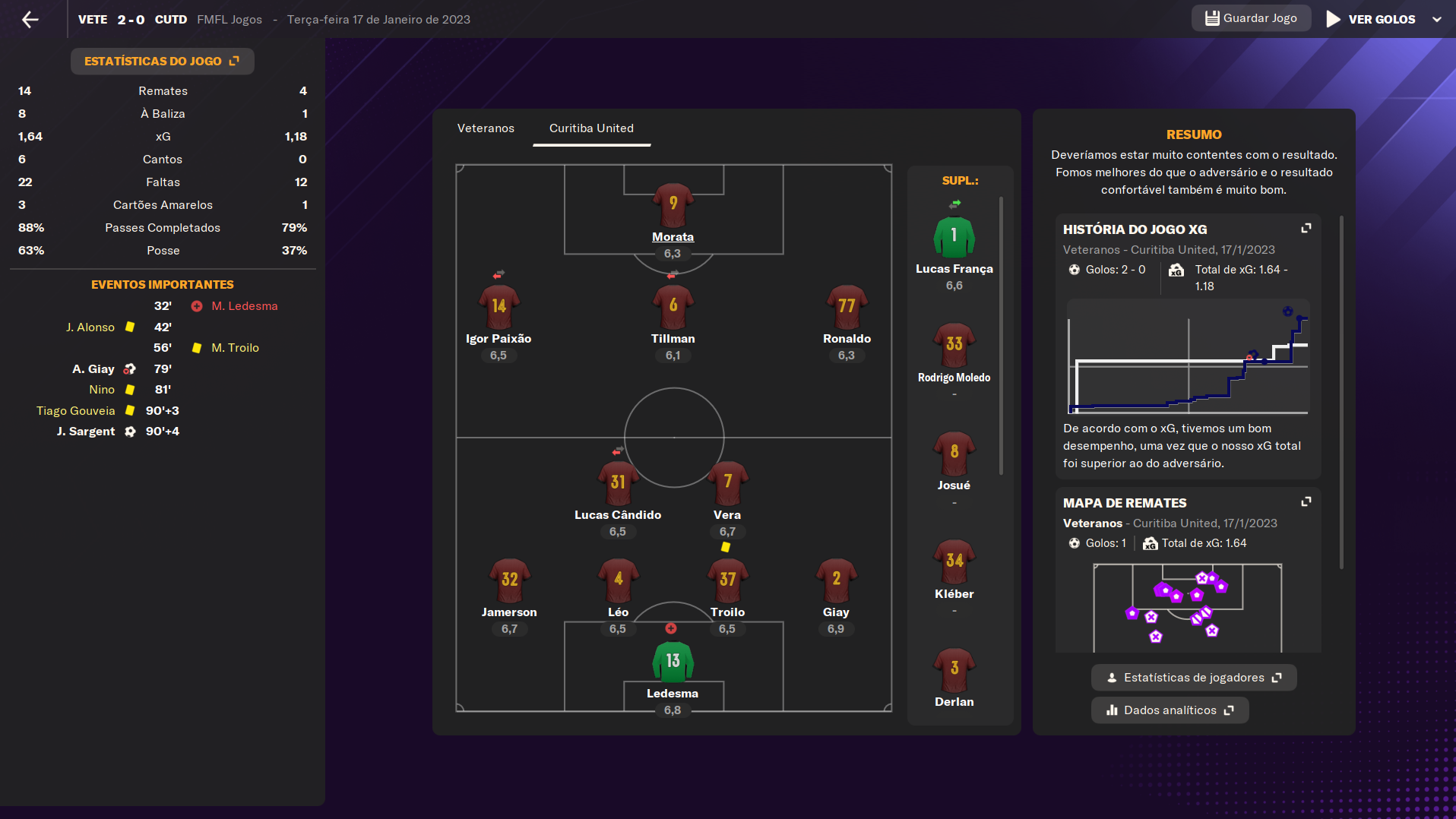Open Estatísticas de jogadores
The width and height of the screenshot is (1456, 819).
1194,678
